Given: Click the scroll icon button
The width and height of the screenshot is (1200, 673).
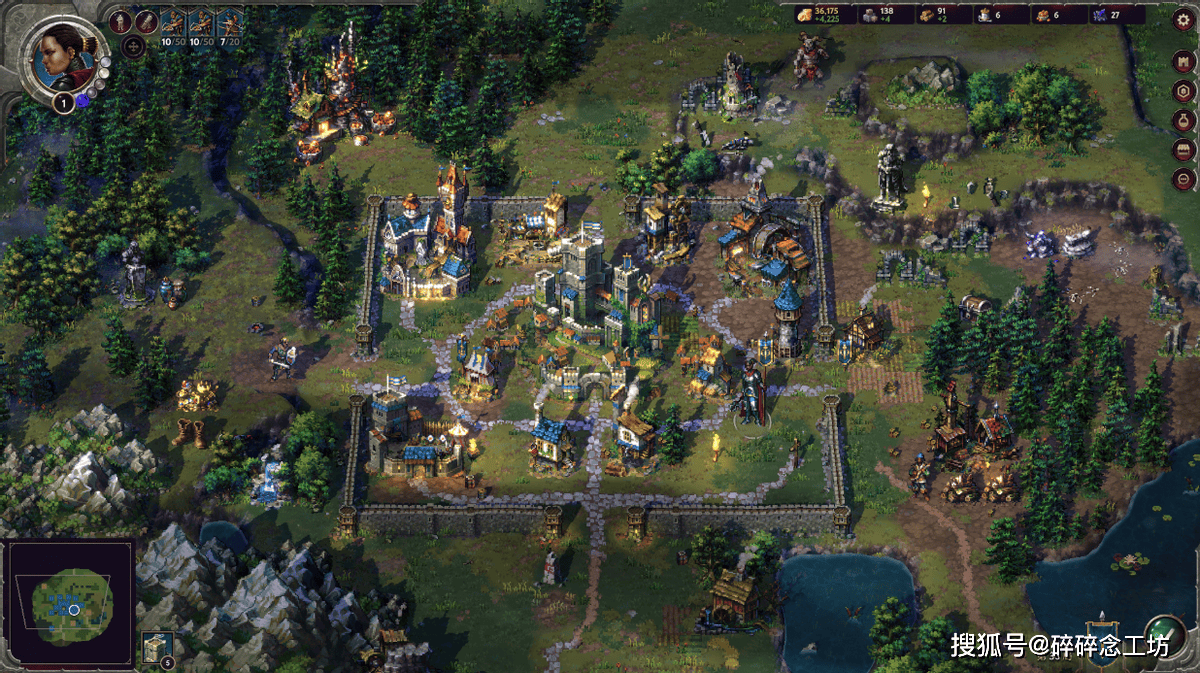Looking at the screenshot, I should coord(147,21).
